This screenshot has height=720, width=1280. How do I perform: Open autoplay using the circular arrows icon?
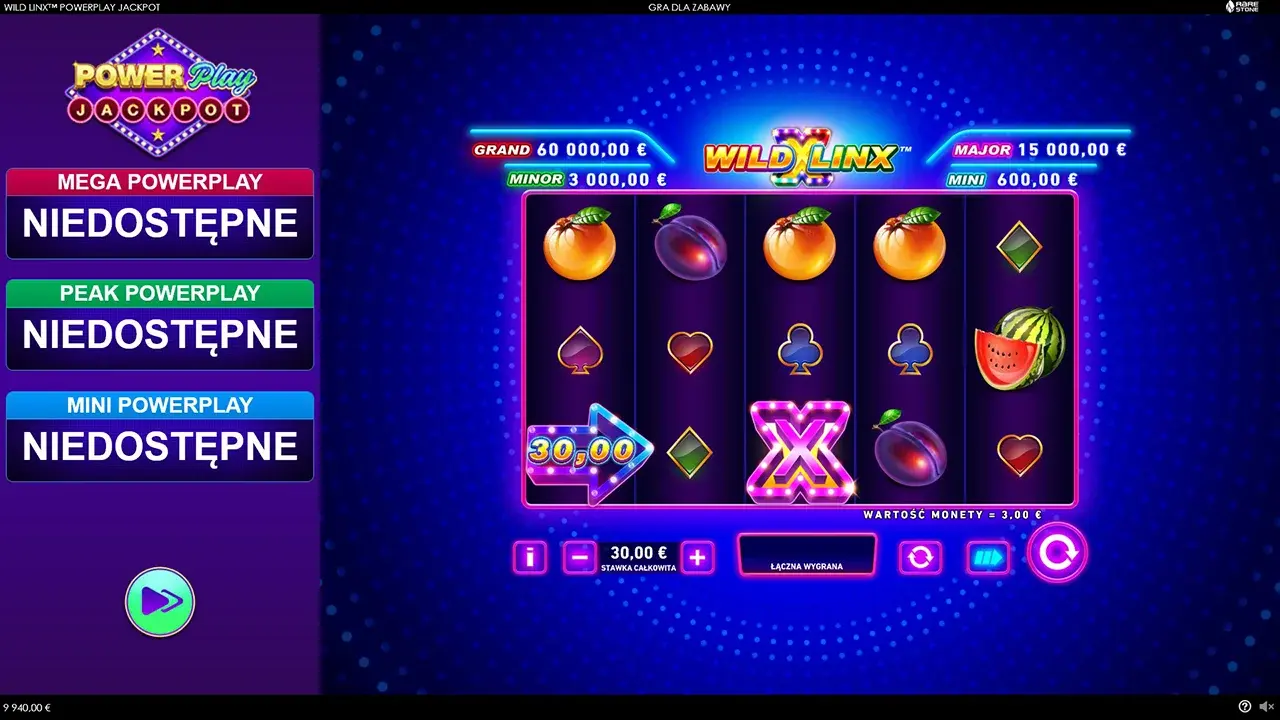click(920, 557)
